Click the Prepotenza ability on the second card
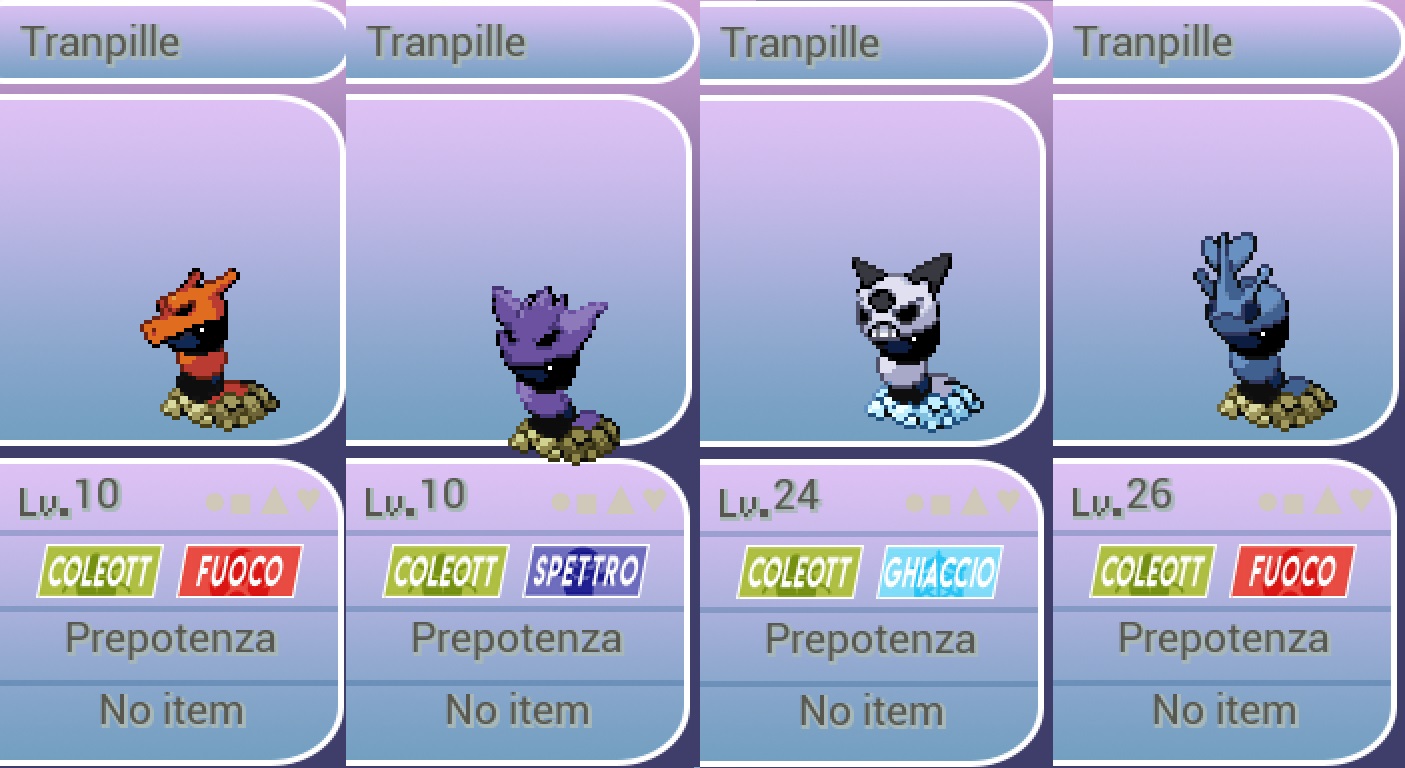Image resolution: width=1405 pixels, height=768 pixels. click(x=516, y=637)
